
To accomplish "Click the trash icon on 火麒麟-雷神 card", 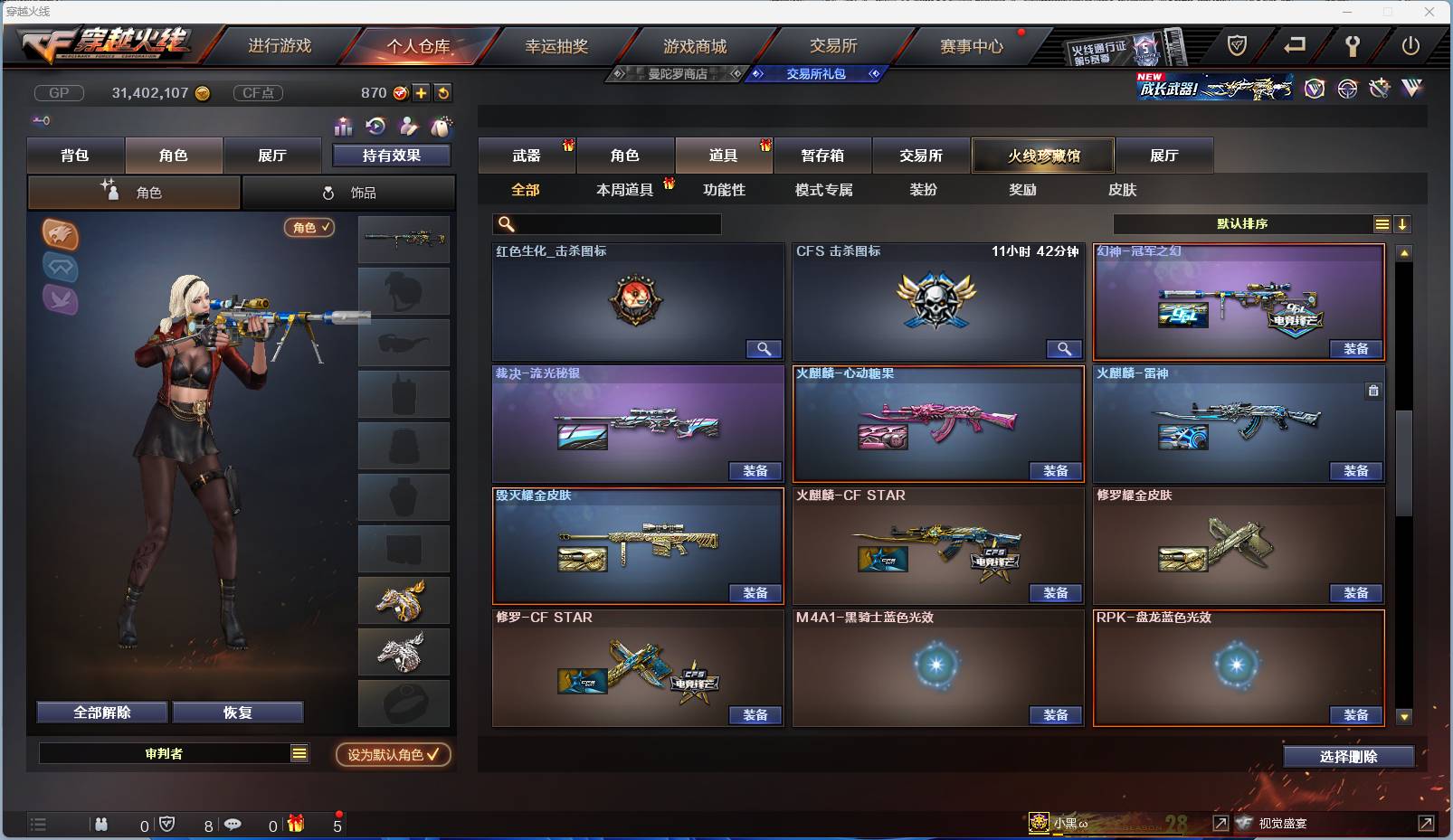I will (1373, 391).
